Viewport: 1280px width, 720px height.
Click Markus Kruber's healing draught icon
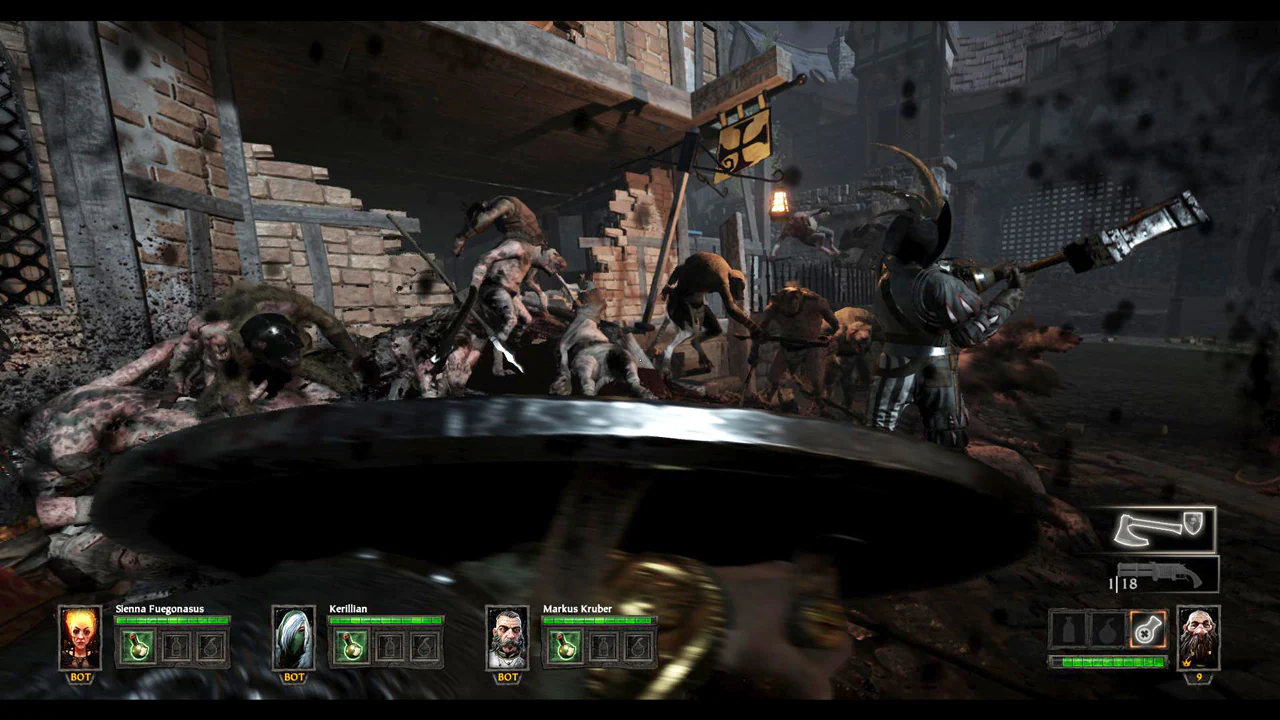(x=565, y=647)
